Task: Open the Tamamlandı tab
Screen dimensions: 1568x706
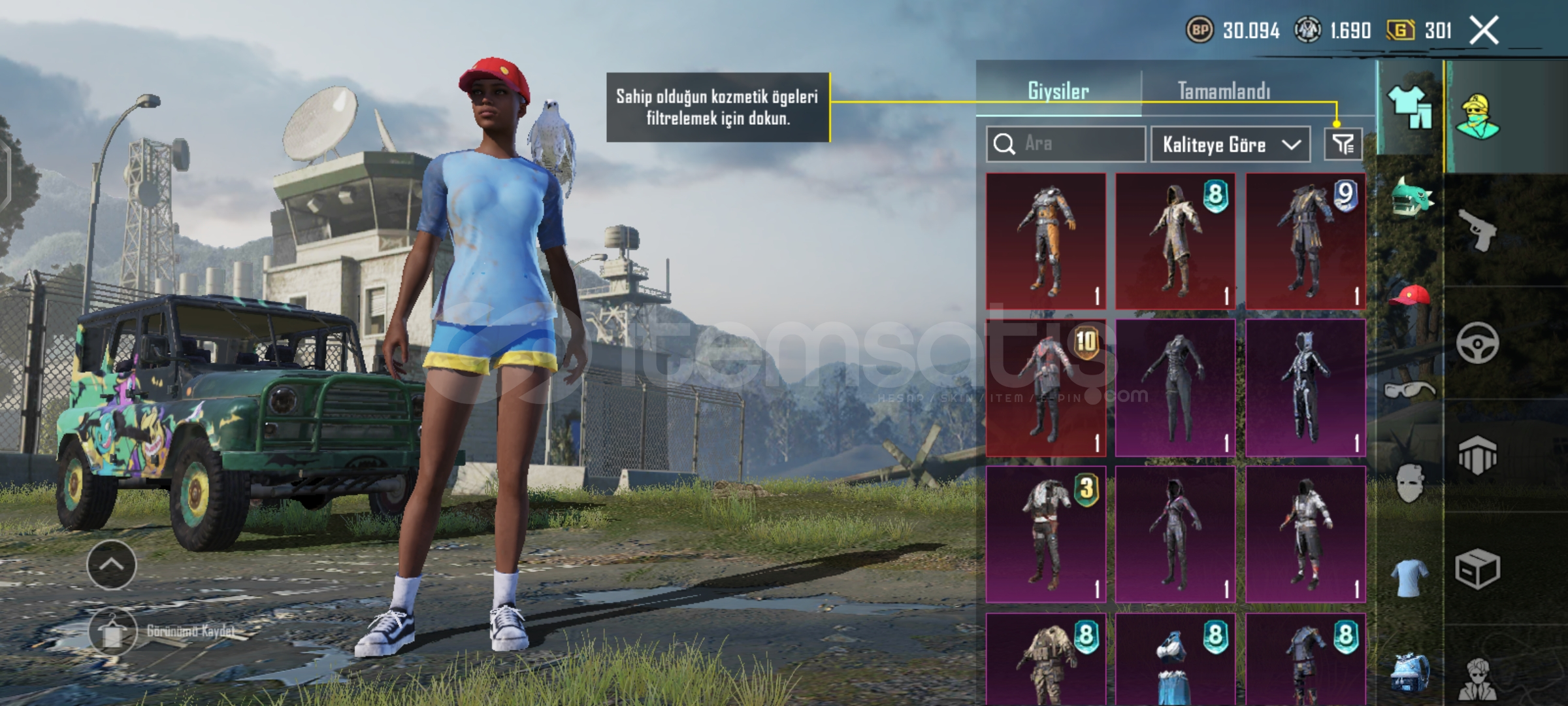Action: (x=1224, y=91)
